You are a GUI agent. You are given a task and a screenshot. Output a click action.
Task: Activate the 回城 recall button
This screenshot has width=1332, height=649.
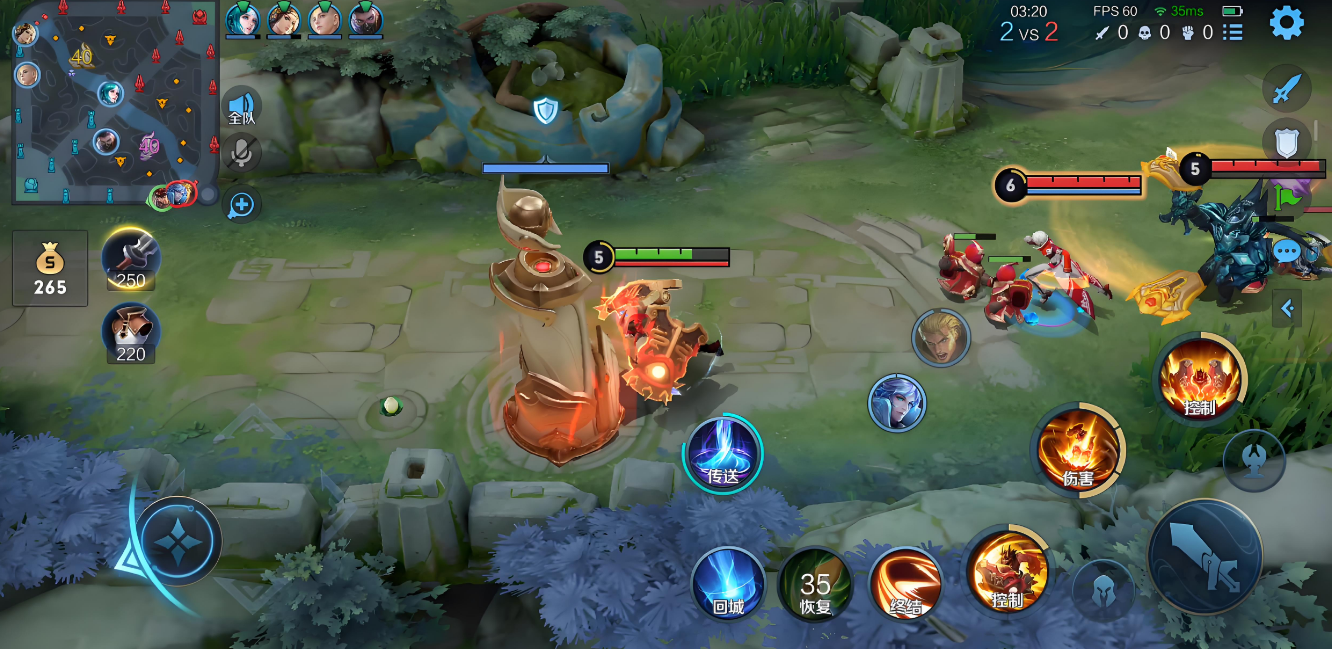point(728,583)
